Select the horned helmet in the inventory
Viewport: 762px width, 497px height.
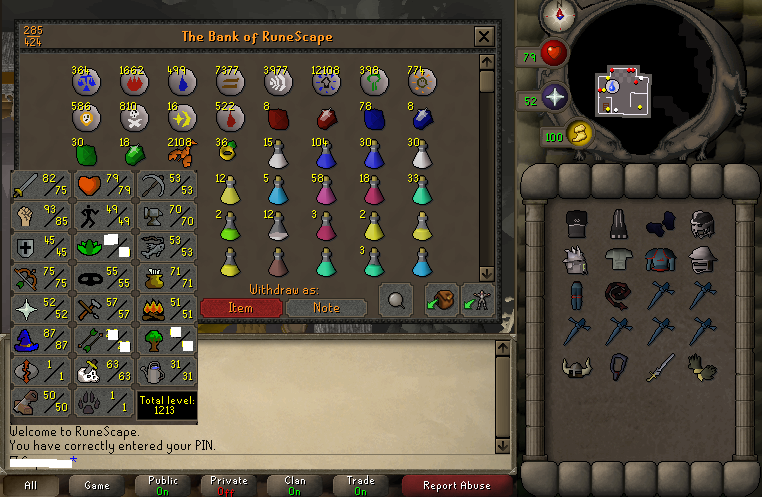(x=575, y=367)
